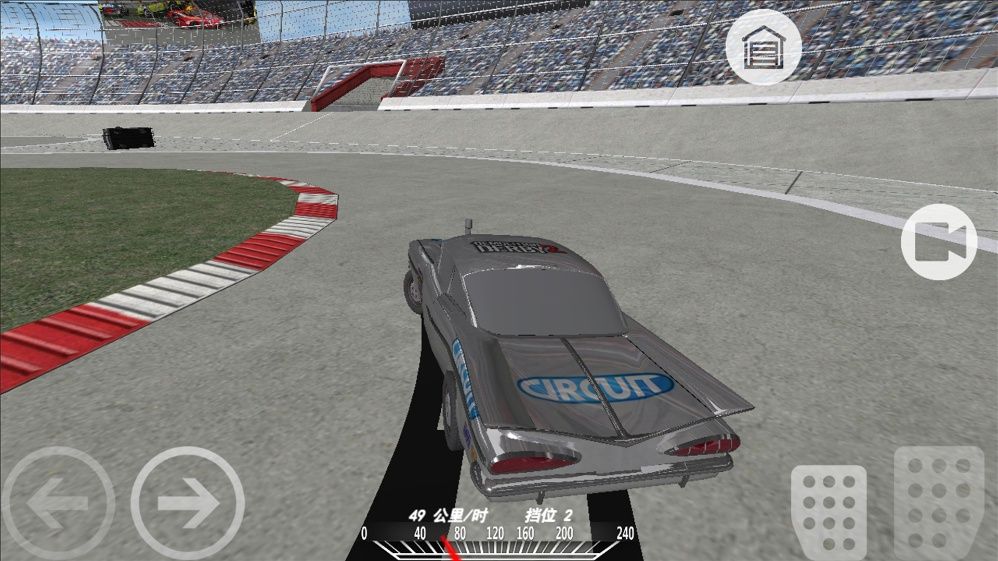
Task: Open the garage using the garage icon
Action: pyautogui.click(x=762, y=47)
